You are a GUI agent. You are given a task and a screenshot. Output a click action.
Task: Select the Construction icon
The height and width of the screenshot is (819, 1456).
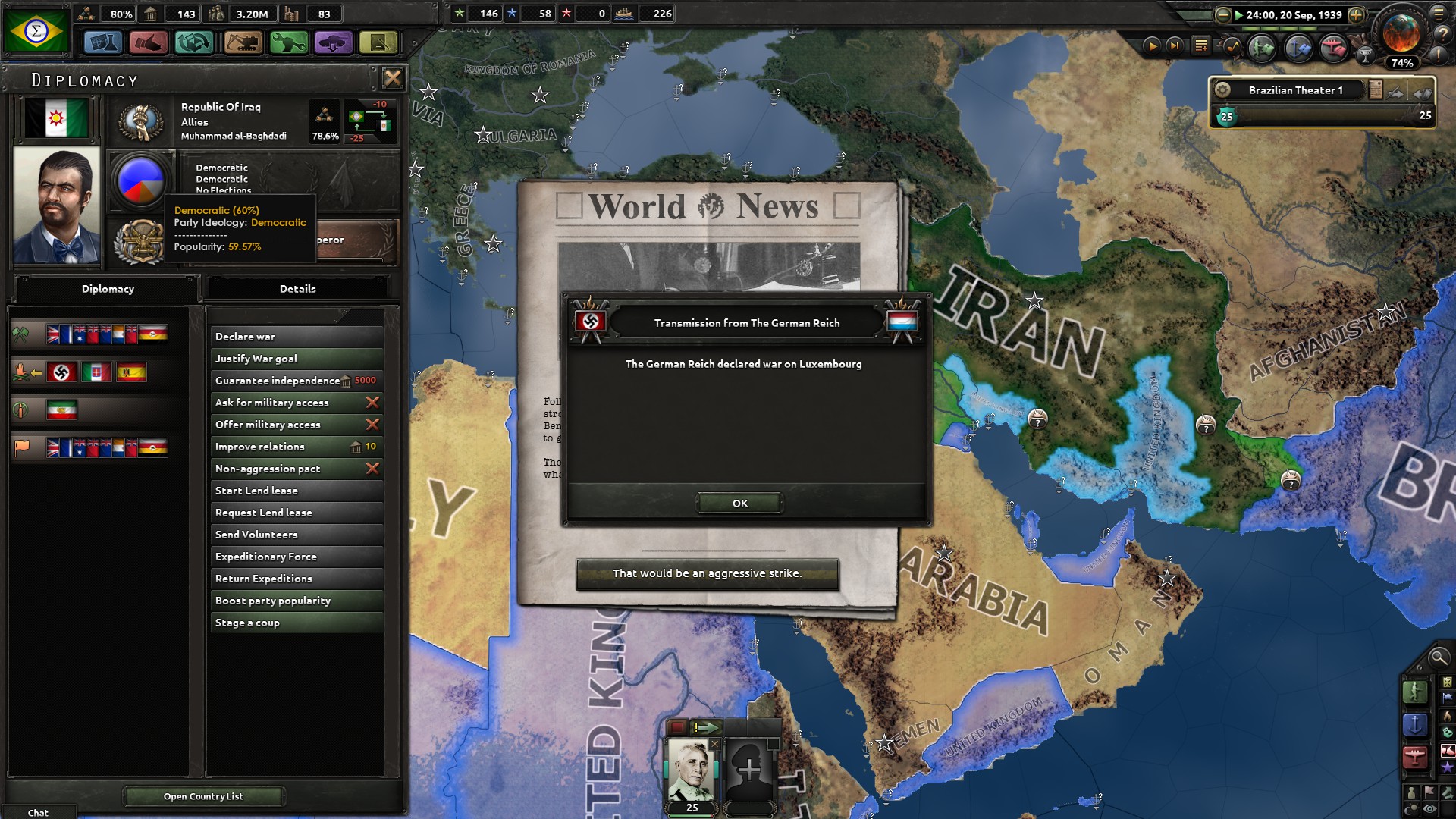[x=242, y=43]
